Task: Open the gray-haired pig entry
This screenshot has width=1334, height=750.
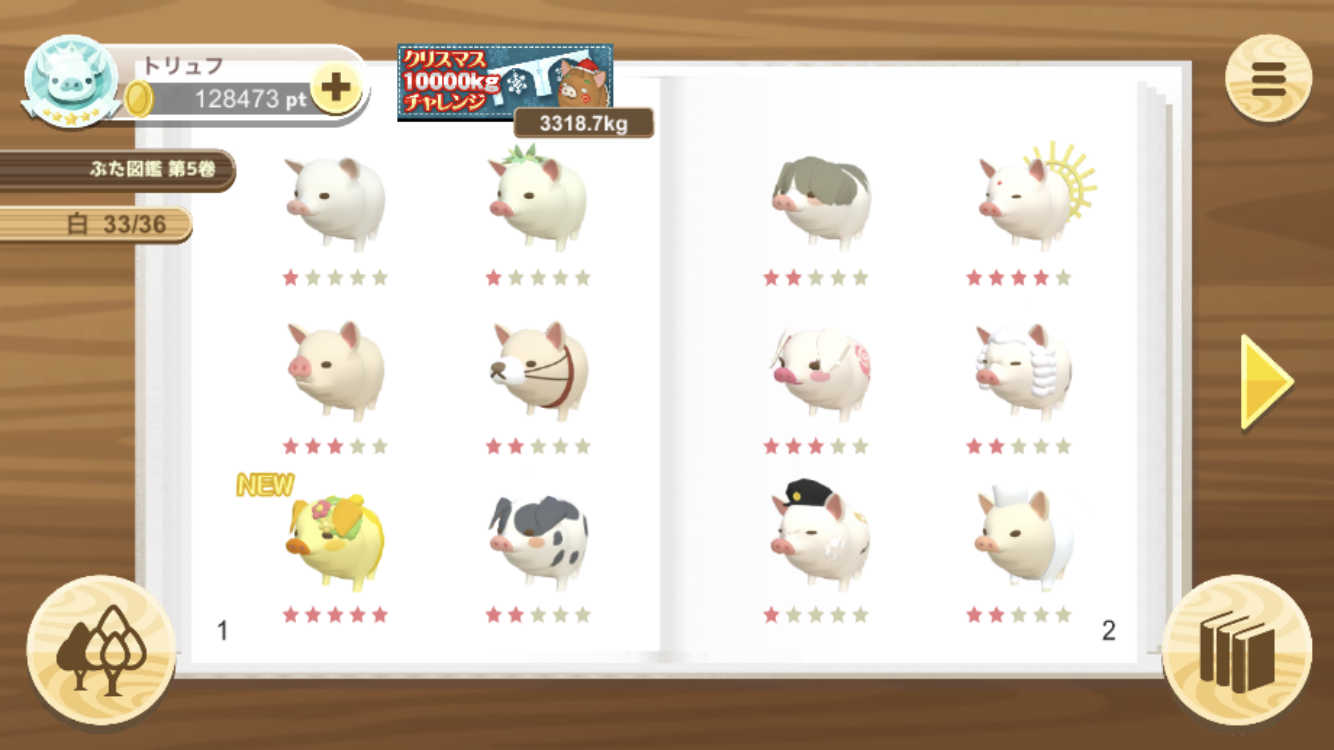Action: tap(820, 200)
